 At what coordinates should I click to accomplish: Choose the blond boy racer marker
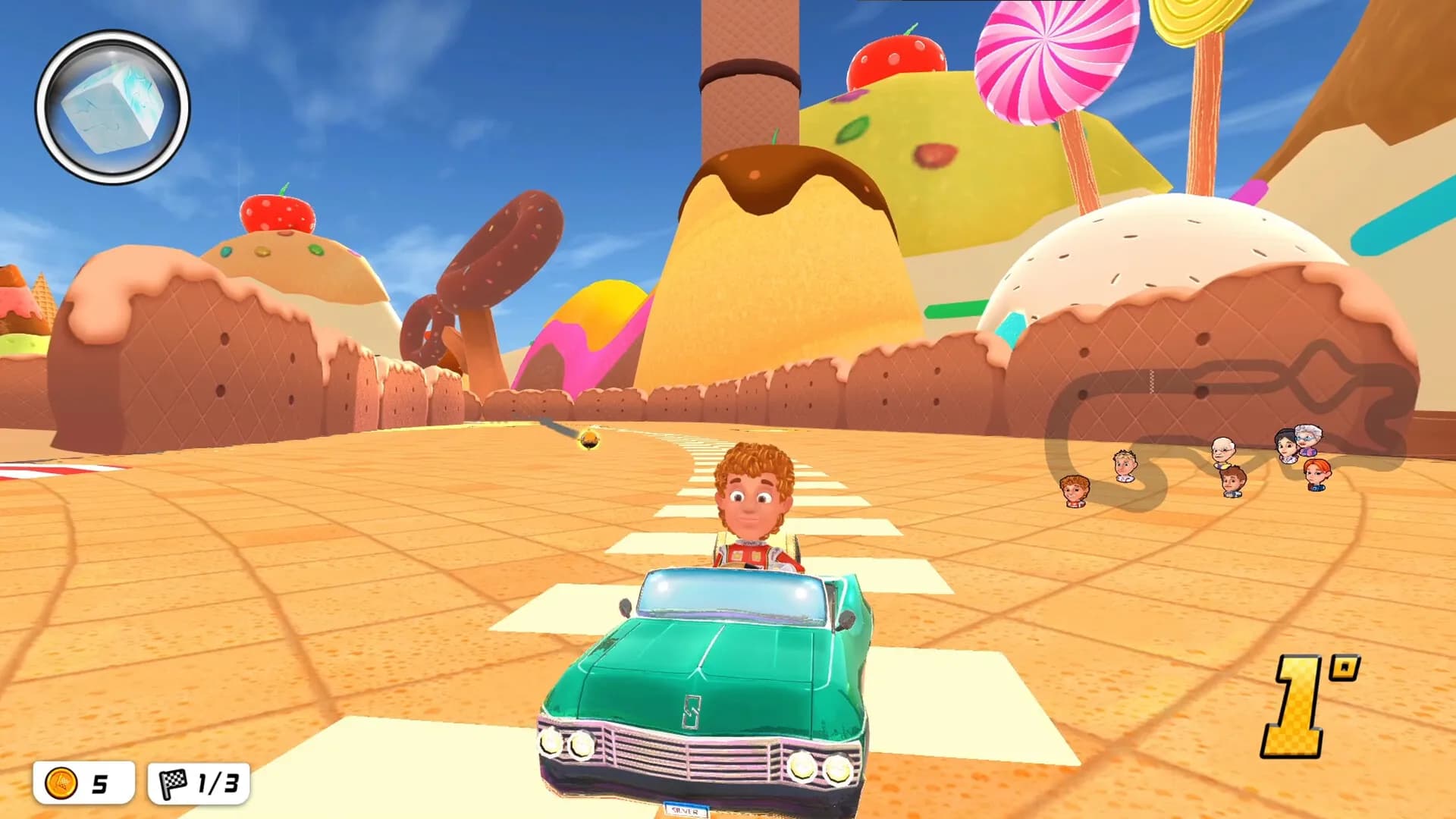pos(1125,465)
